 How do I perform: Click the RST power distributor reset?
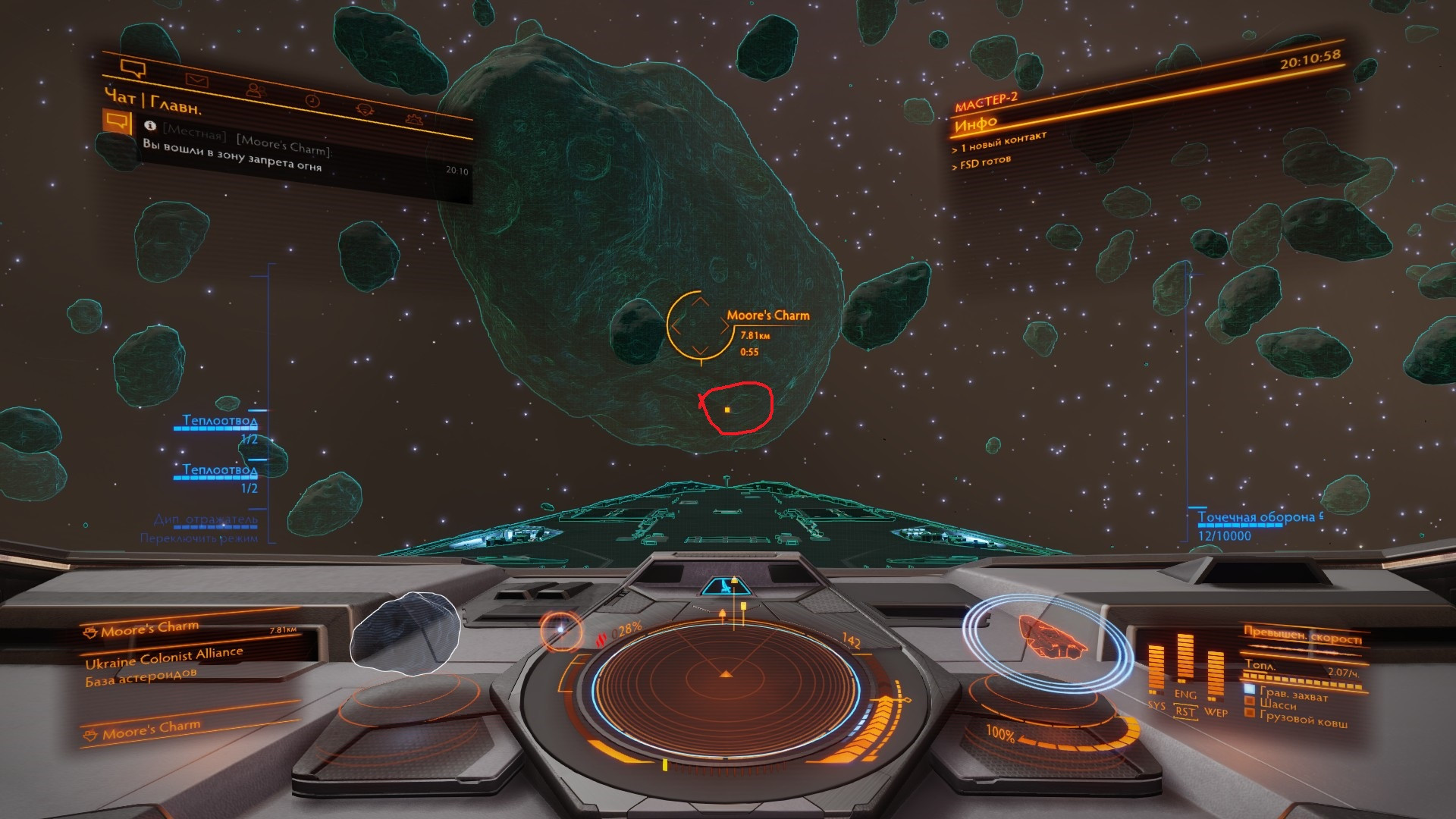pos(1185,711)
